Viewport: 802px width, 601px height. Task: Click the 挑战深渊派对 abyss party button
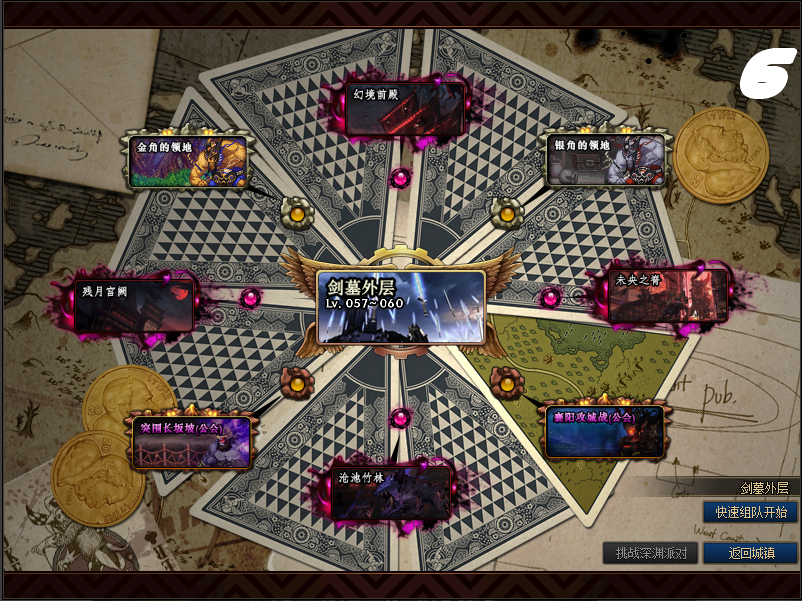650,553
